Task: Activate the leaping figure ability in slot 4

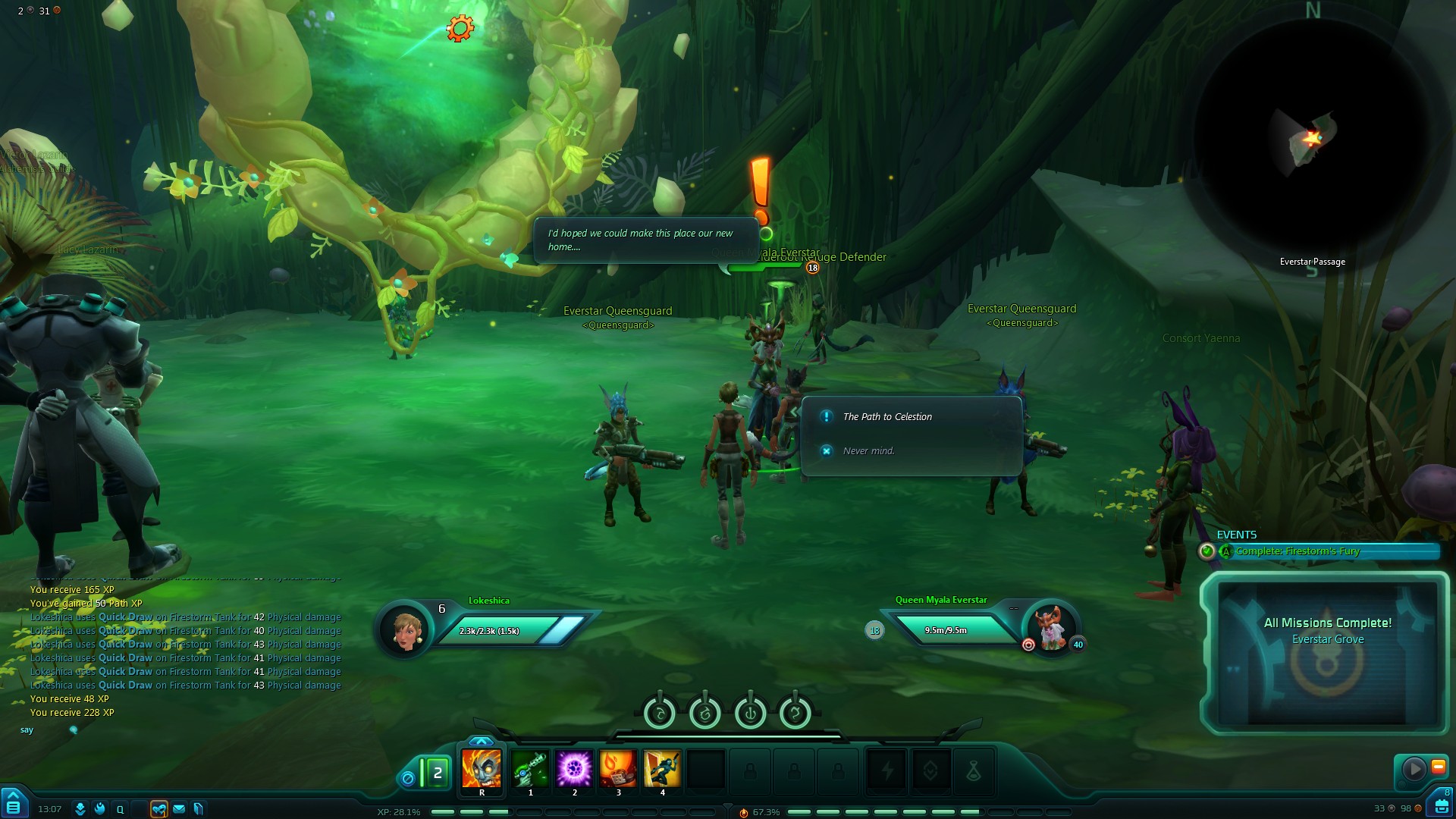Action: pyautogui.click(x=662, y=768)
